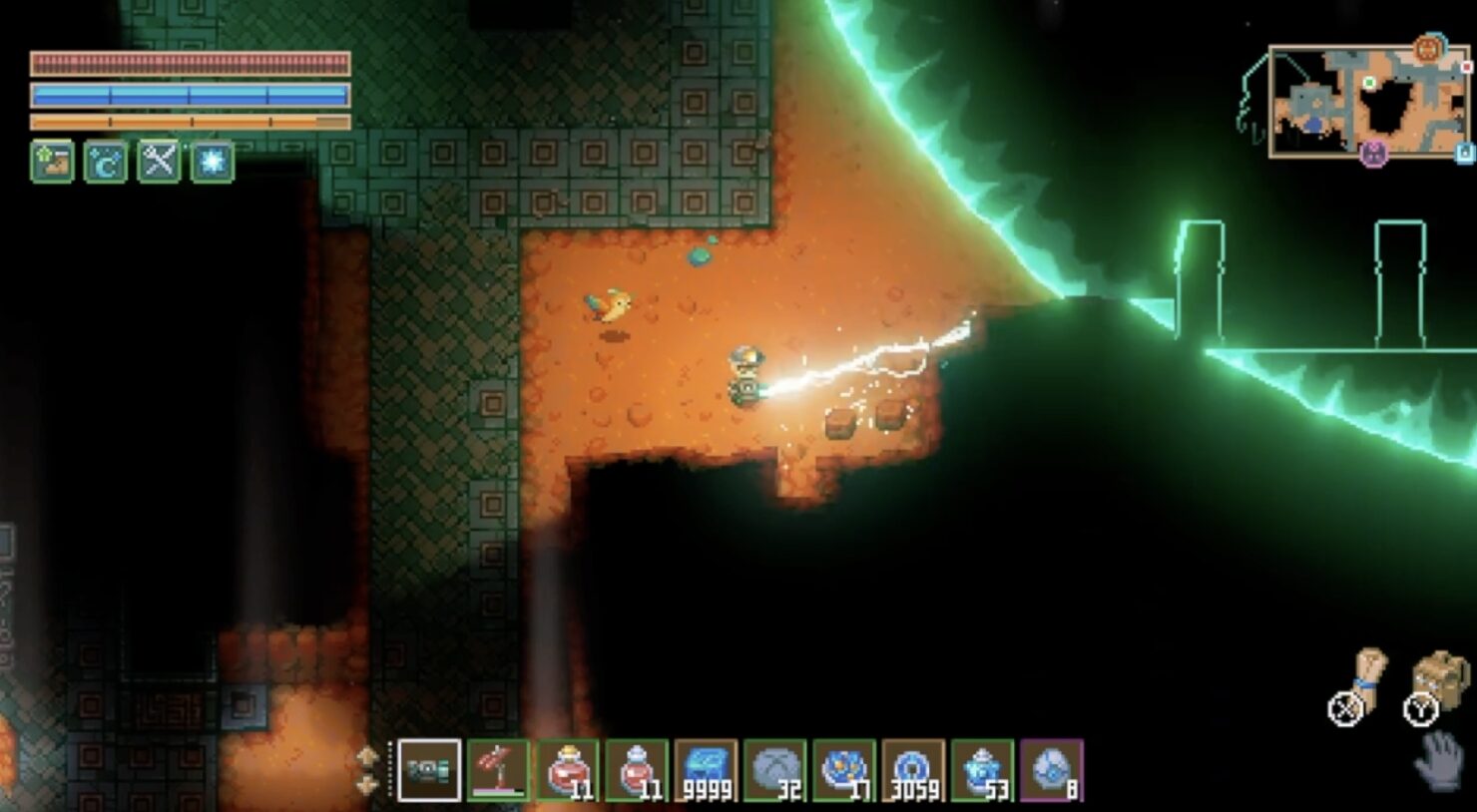Viewport: 1477px width, 812px height.
Task: Choose the blue dish stack of 17
Action: (844, 770)
